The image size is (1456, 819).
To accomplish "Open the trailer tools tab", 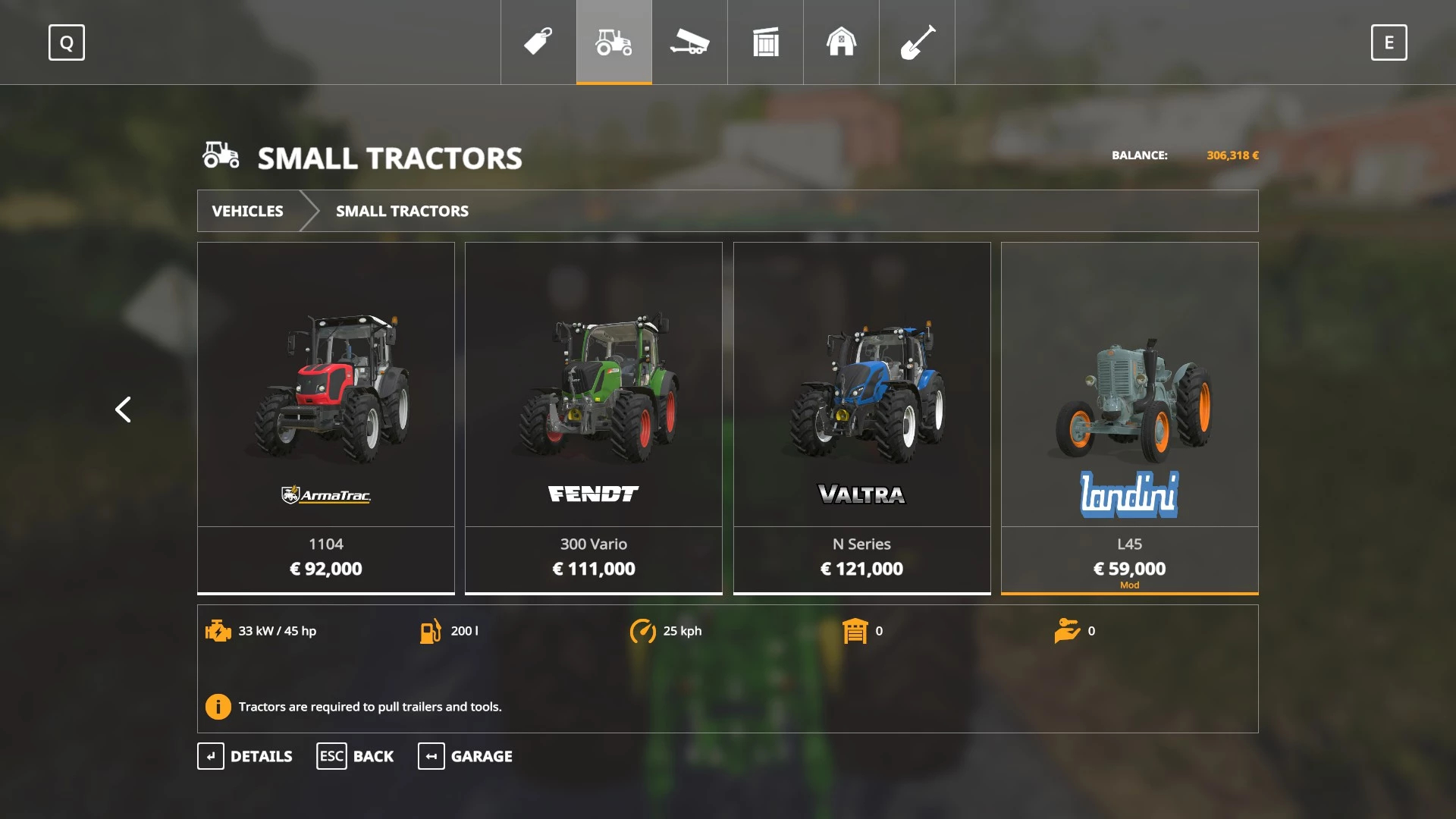I will point(689,42).
